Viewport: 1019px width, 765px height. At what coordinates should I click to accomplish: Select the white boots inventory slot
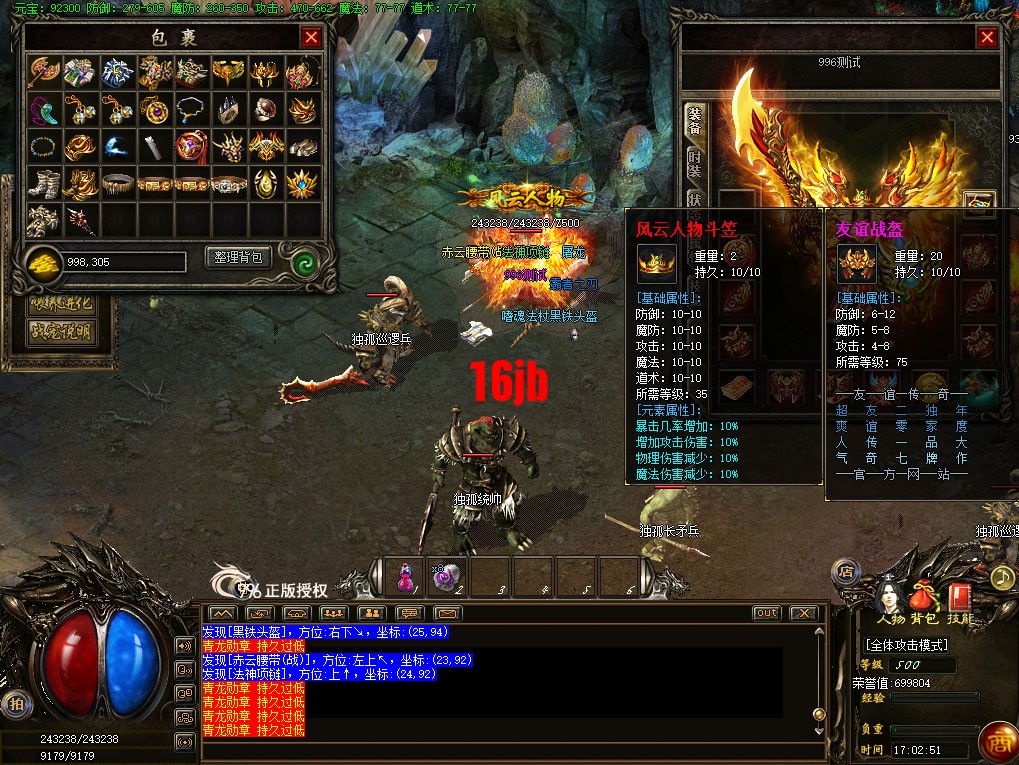(x=44, y=183)
